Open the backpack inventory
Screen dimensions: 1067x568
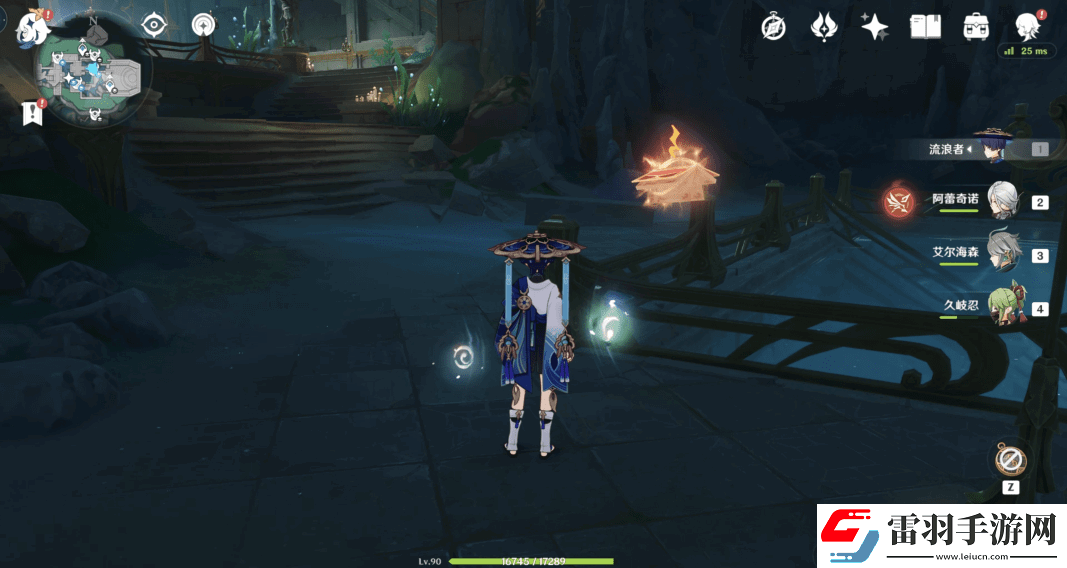tap(976, 27)
